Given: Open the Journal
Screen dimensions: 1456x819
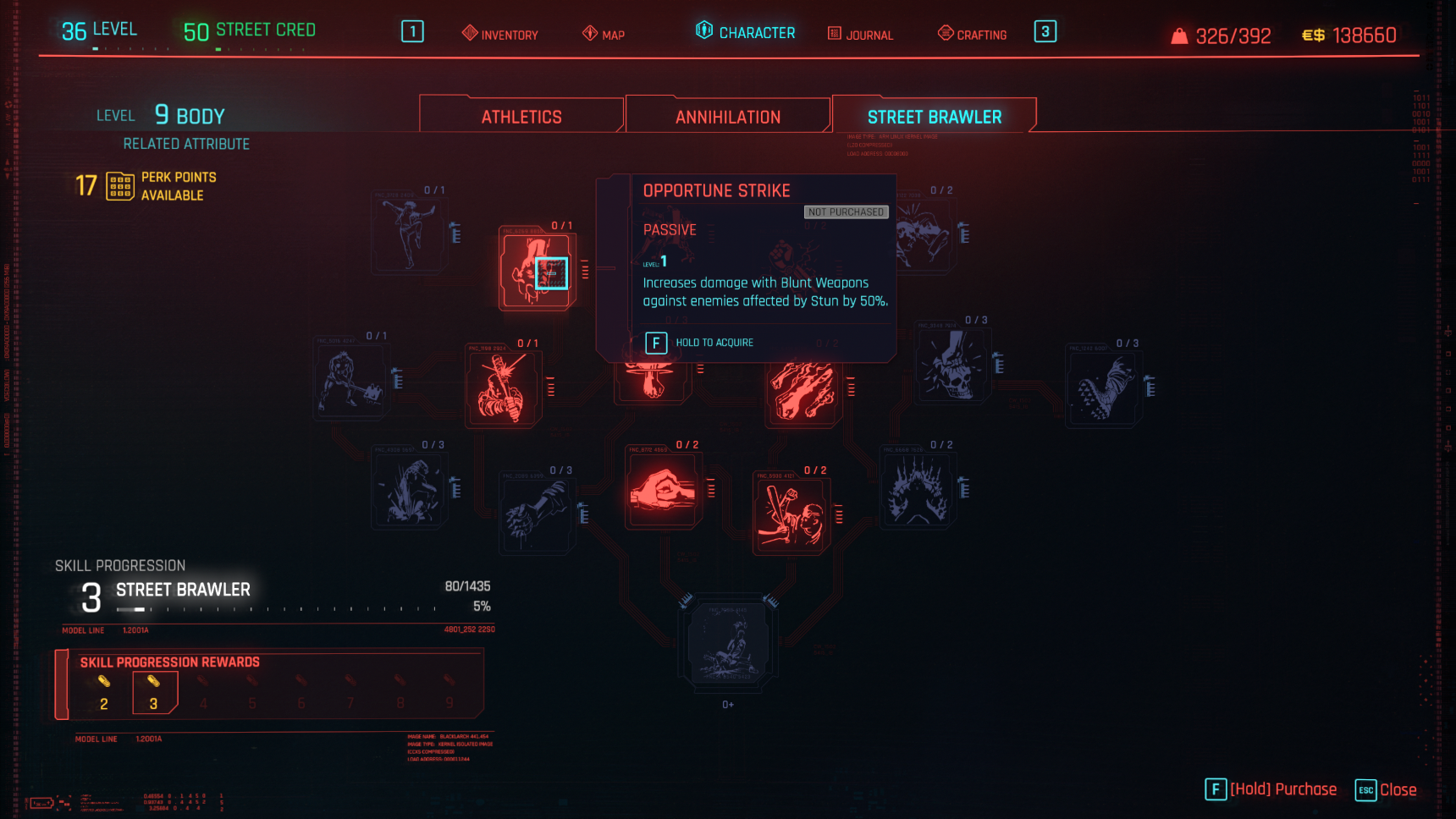Looking at the screenshot, I should pos(860,34).
